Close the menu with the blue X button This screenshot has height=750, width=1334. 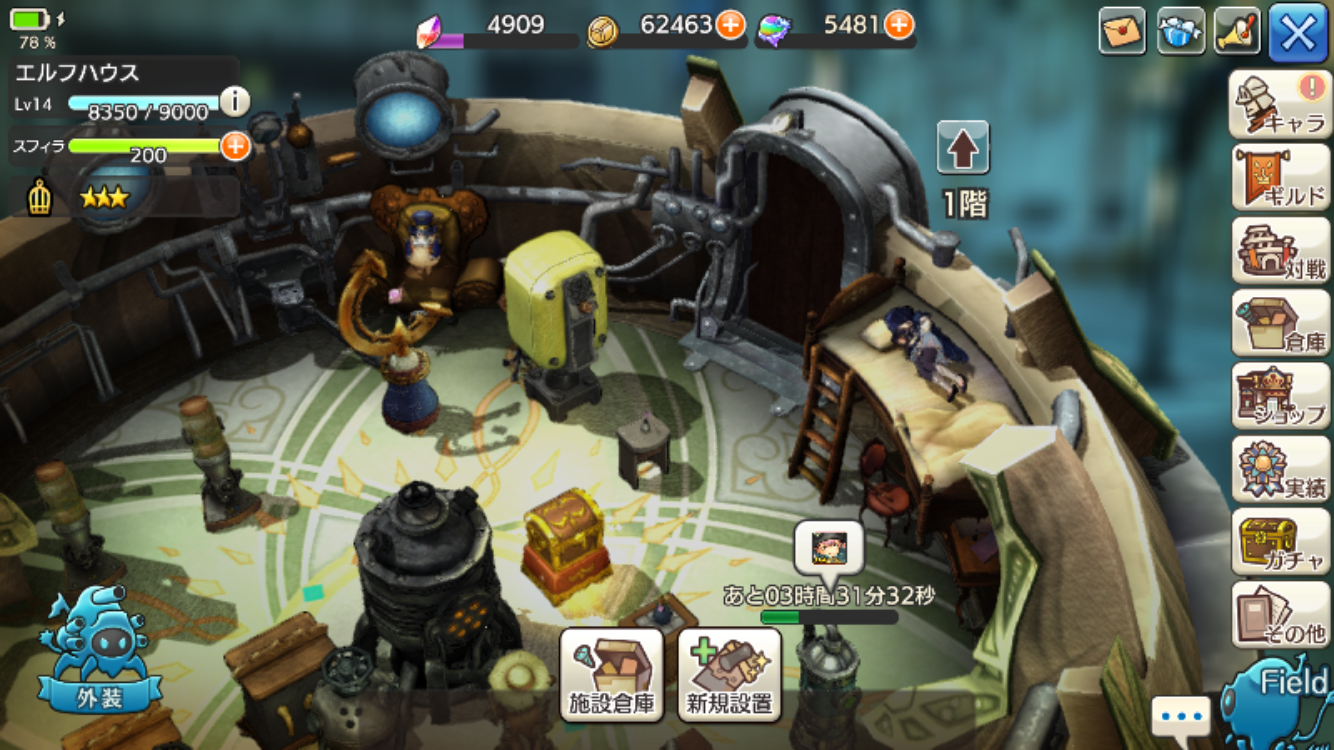(x=1298, y=32)
